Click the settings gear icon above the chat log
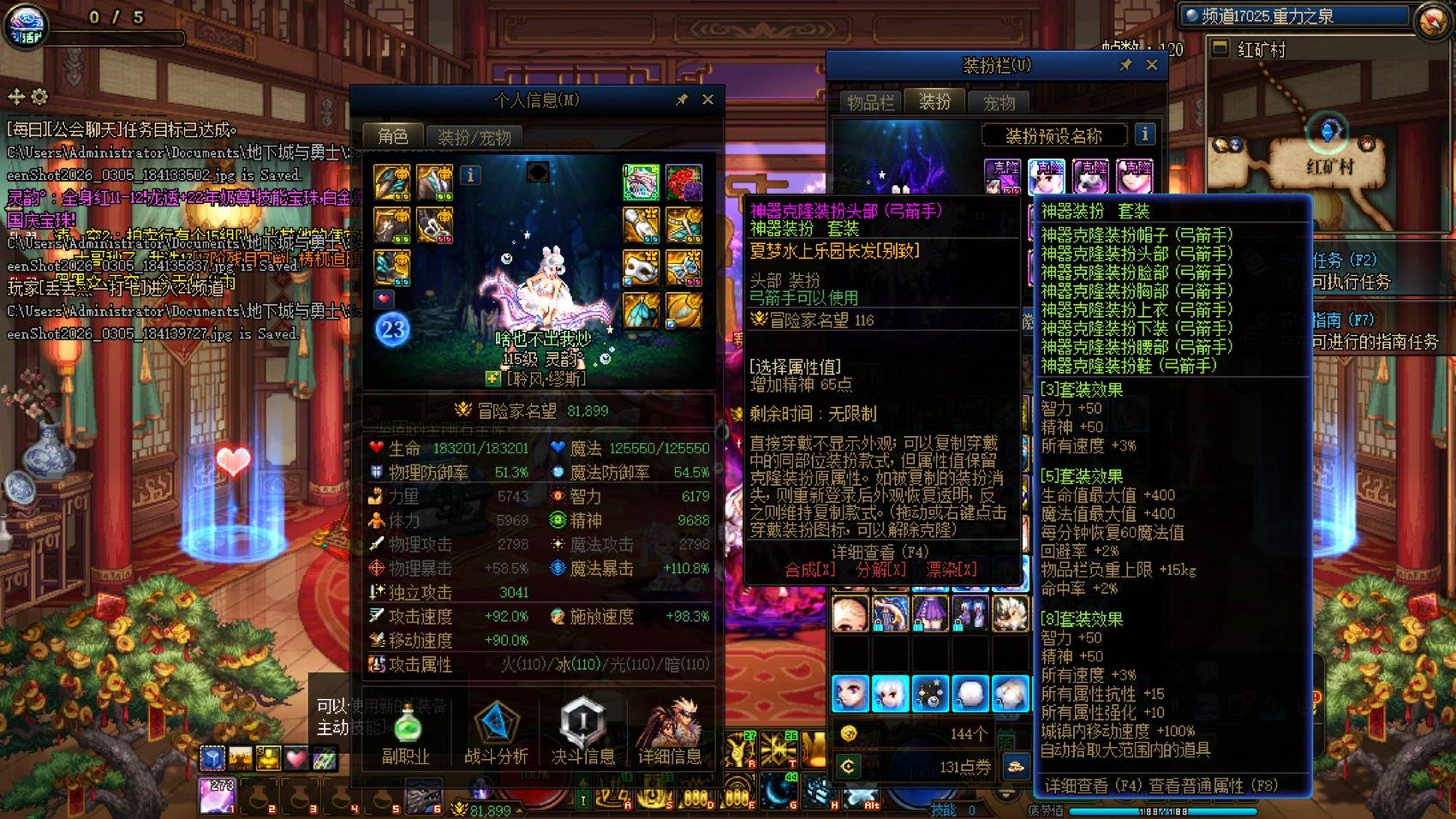The height and width of the screenshot is (819, 1456). tap(38, 97)
